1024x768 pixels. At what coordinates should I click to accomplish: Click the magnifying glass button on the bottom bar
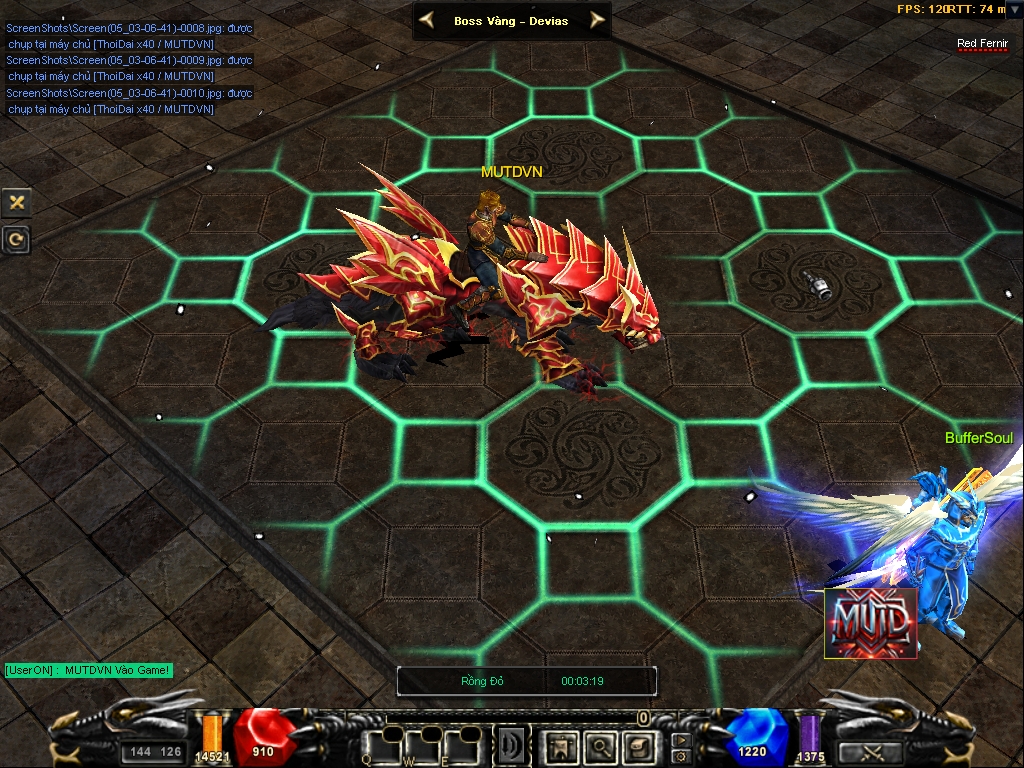coord(599,745)
